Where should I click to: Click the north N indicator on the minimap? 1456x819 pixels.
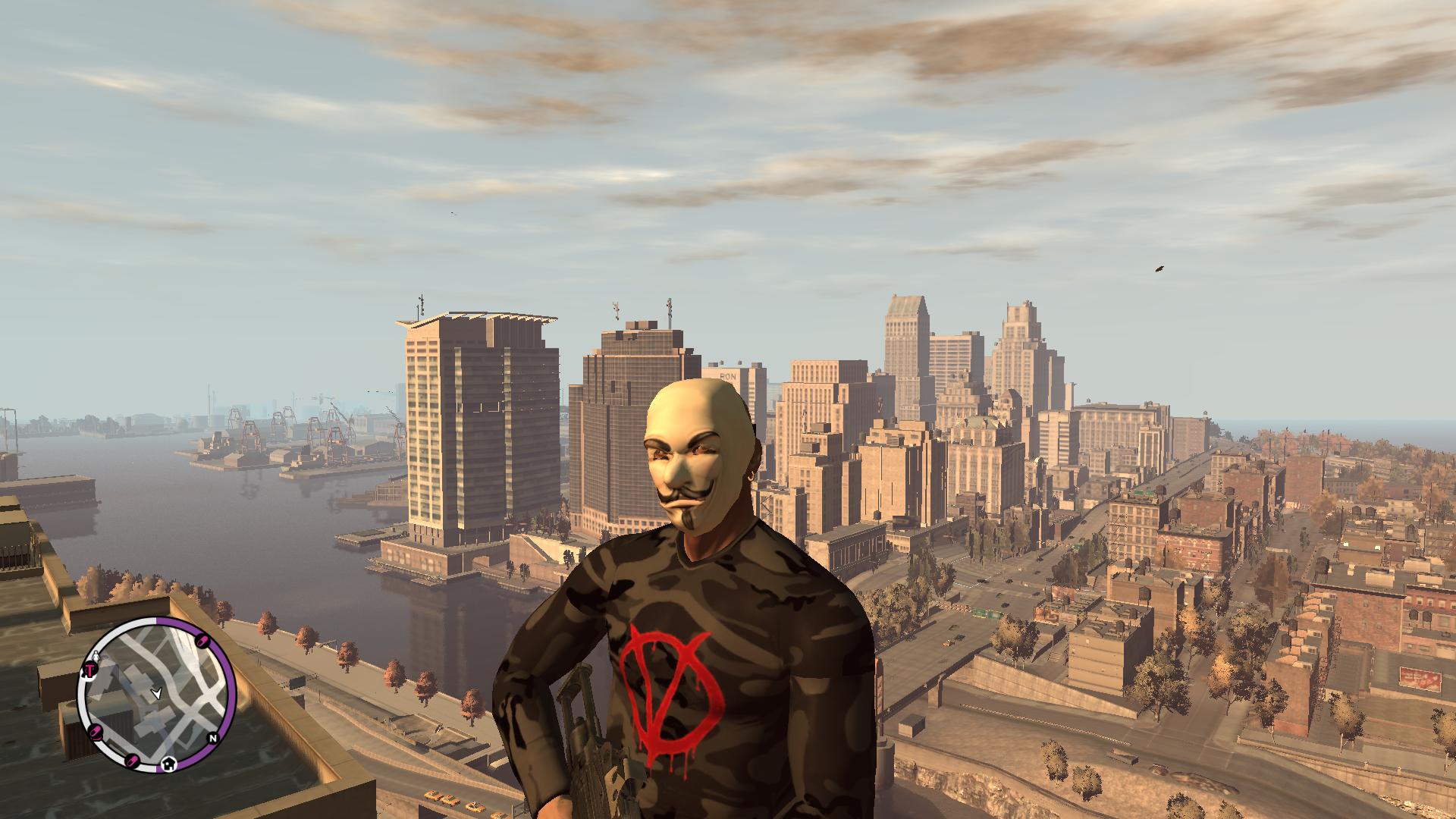(x=213, y=738)
